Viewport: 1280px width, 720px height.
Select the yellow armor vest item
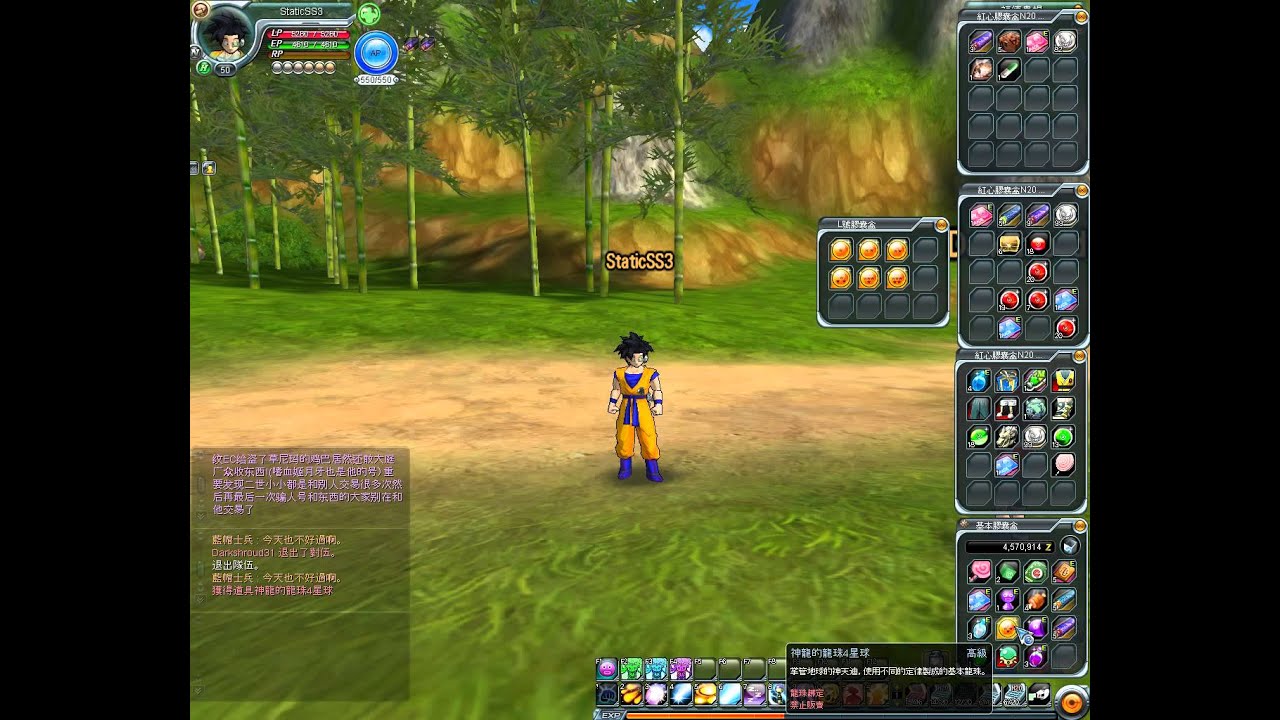(x=1064, y=381)
